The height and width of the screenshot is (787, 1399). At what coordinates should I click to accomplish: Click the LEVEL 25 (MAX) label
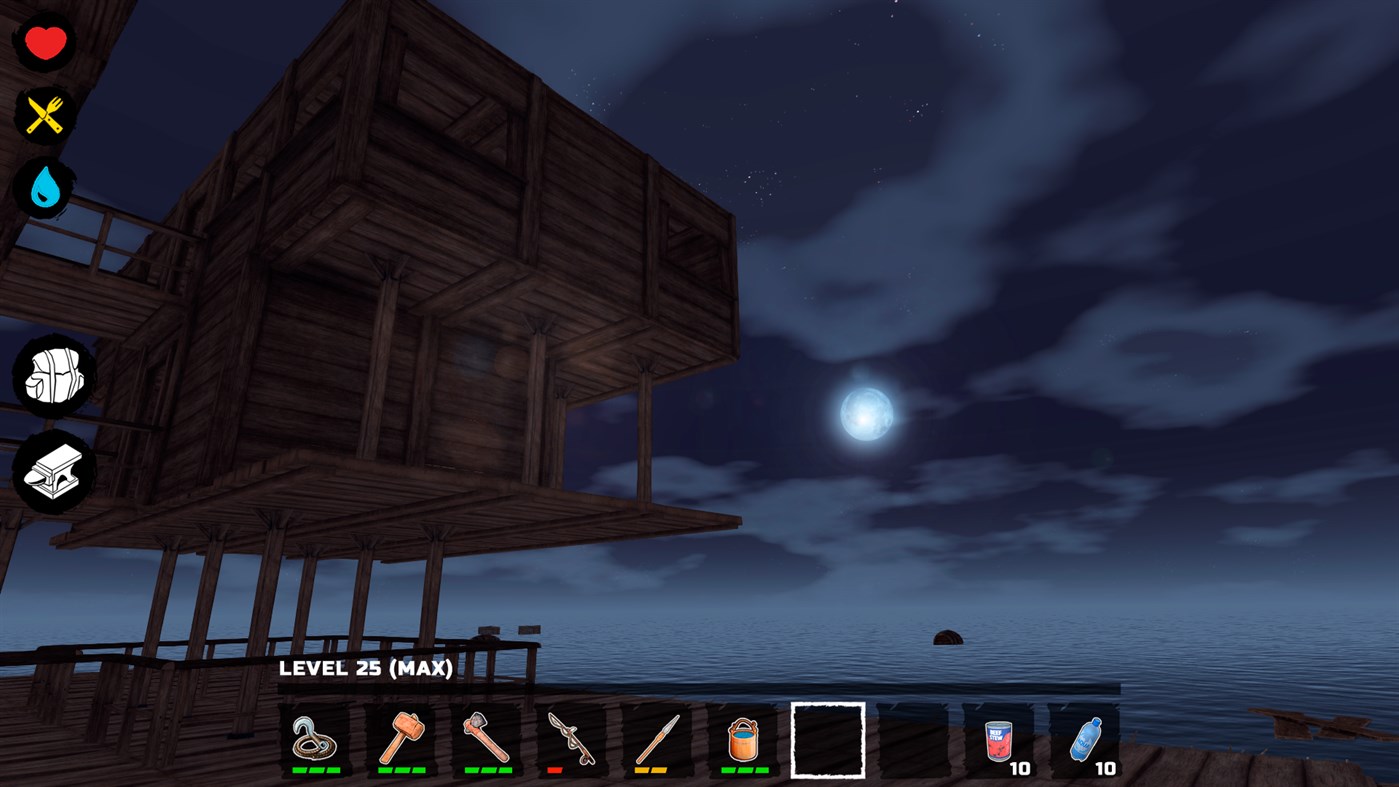(366, 668)
